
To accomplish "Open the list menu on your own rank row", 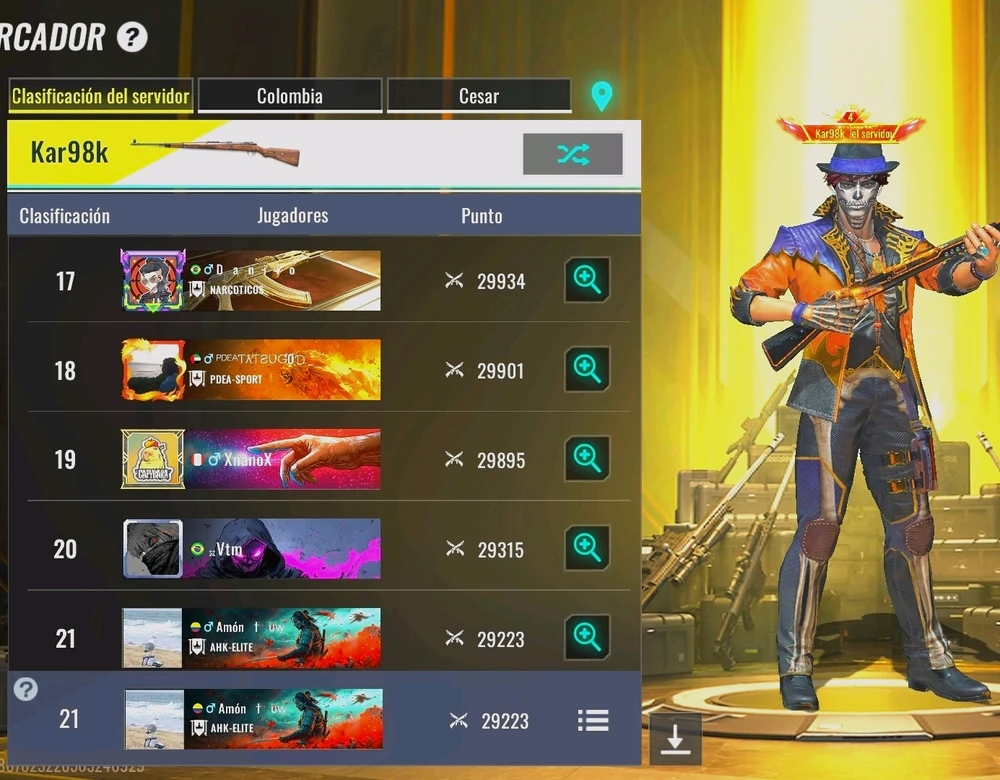I will (593, 720).
